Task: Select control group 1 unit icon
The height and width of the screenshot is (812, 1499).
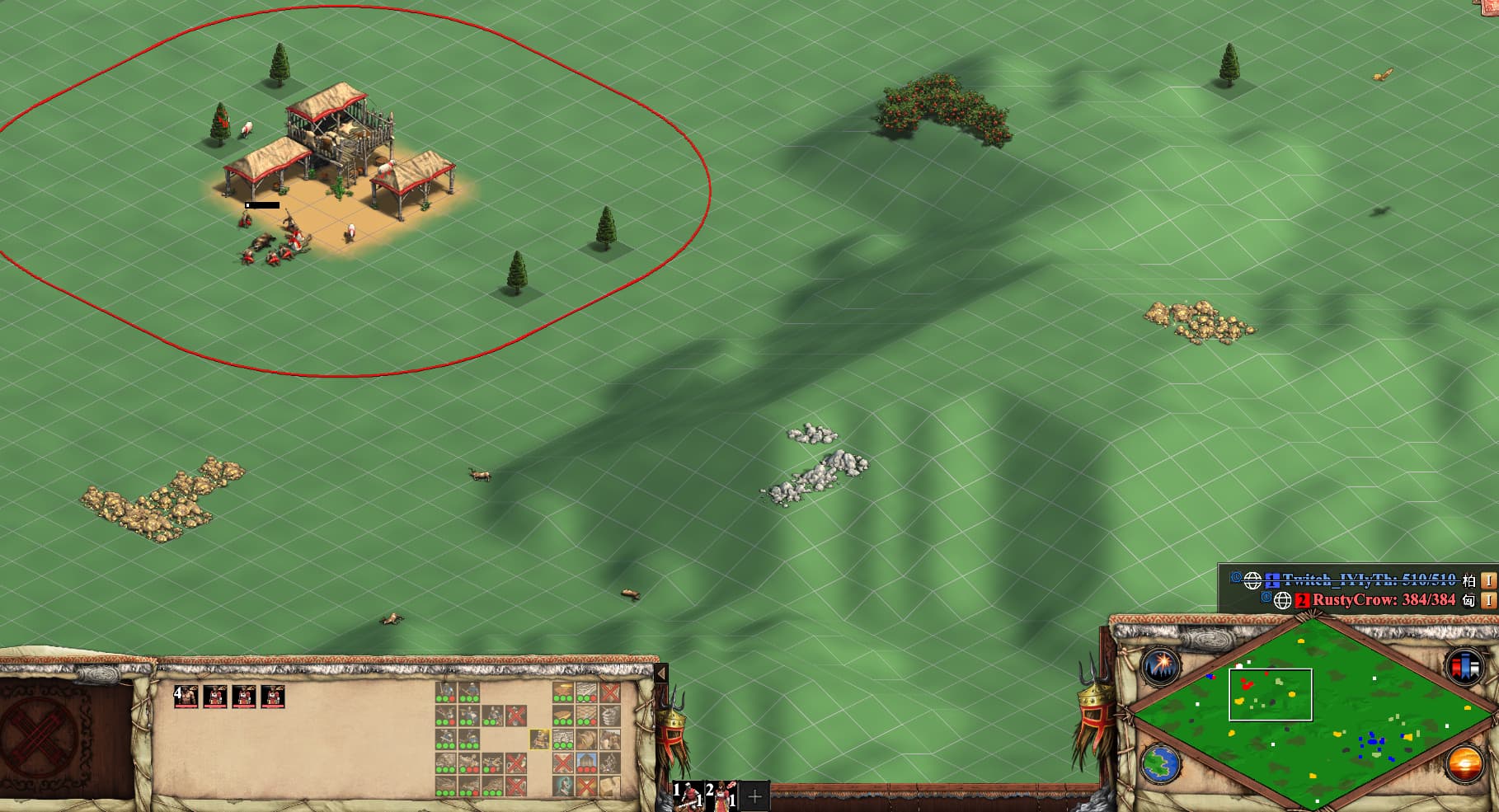Action: 688,796
